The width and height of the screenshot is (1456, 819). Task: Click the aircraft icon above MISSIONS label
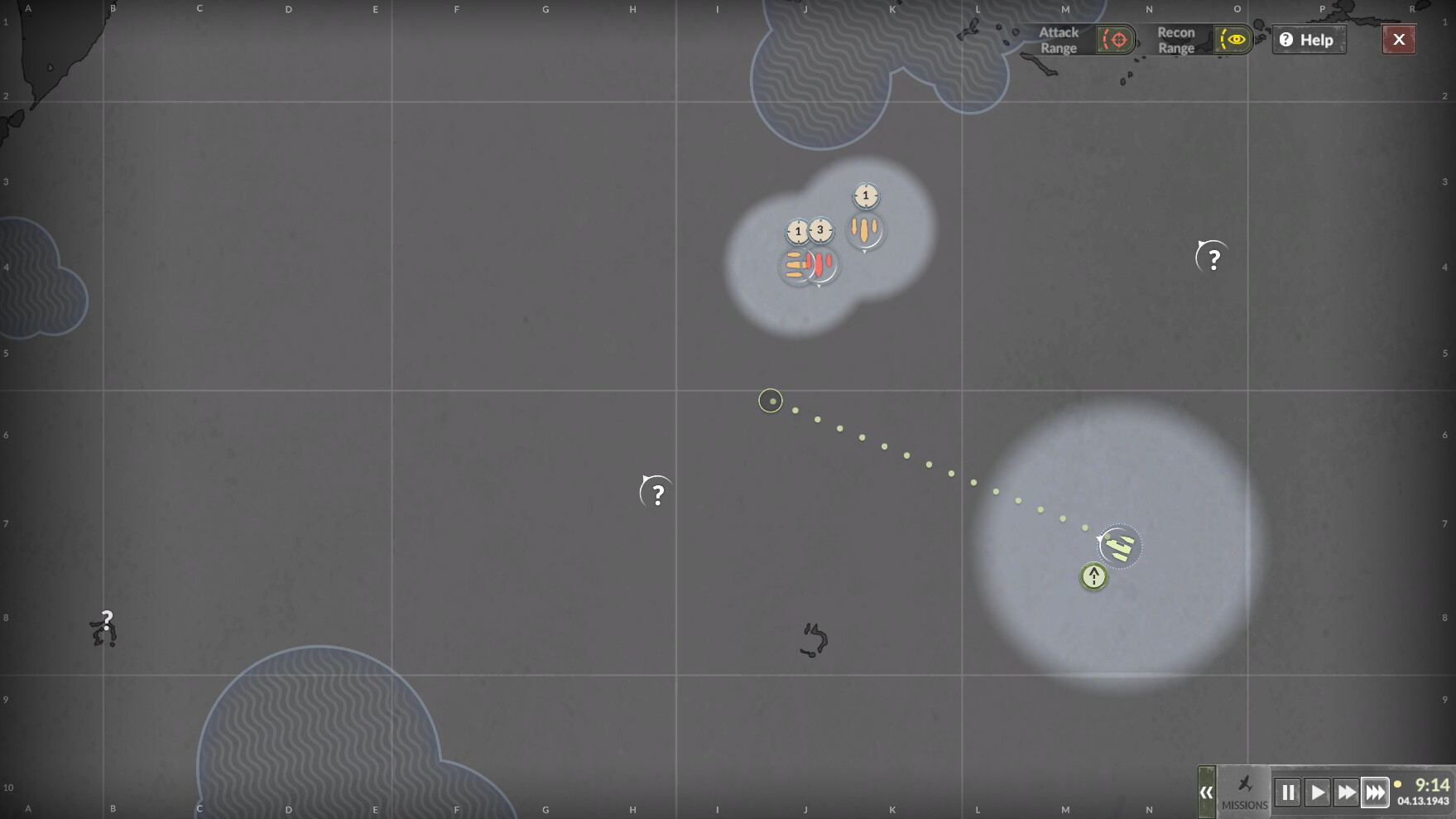1243,782
